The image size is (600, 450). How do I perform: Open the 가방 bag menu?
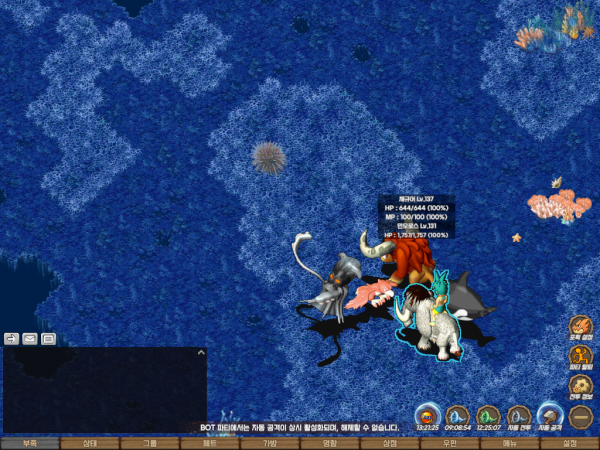(270, 442)
